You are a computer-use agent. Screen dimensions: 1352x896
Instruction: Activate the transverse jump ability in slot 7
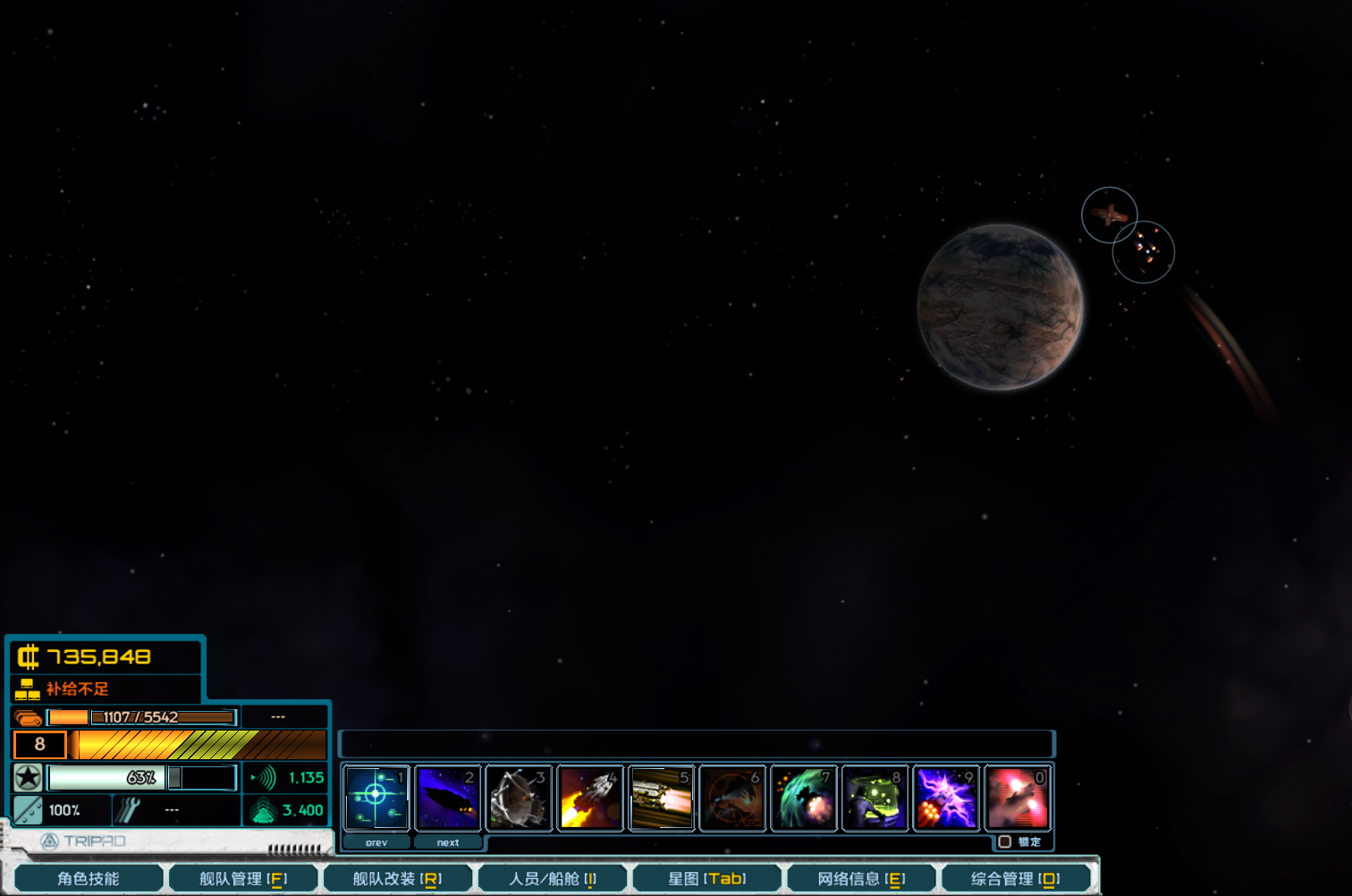(x=804, y=797)
